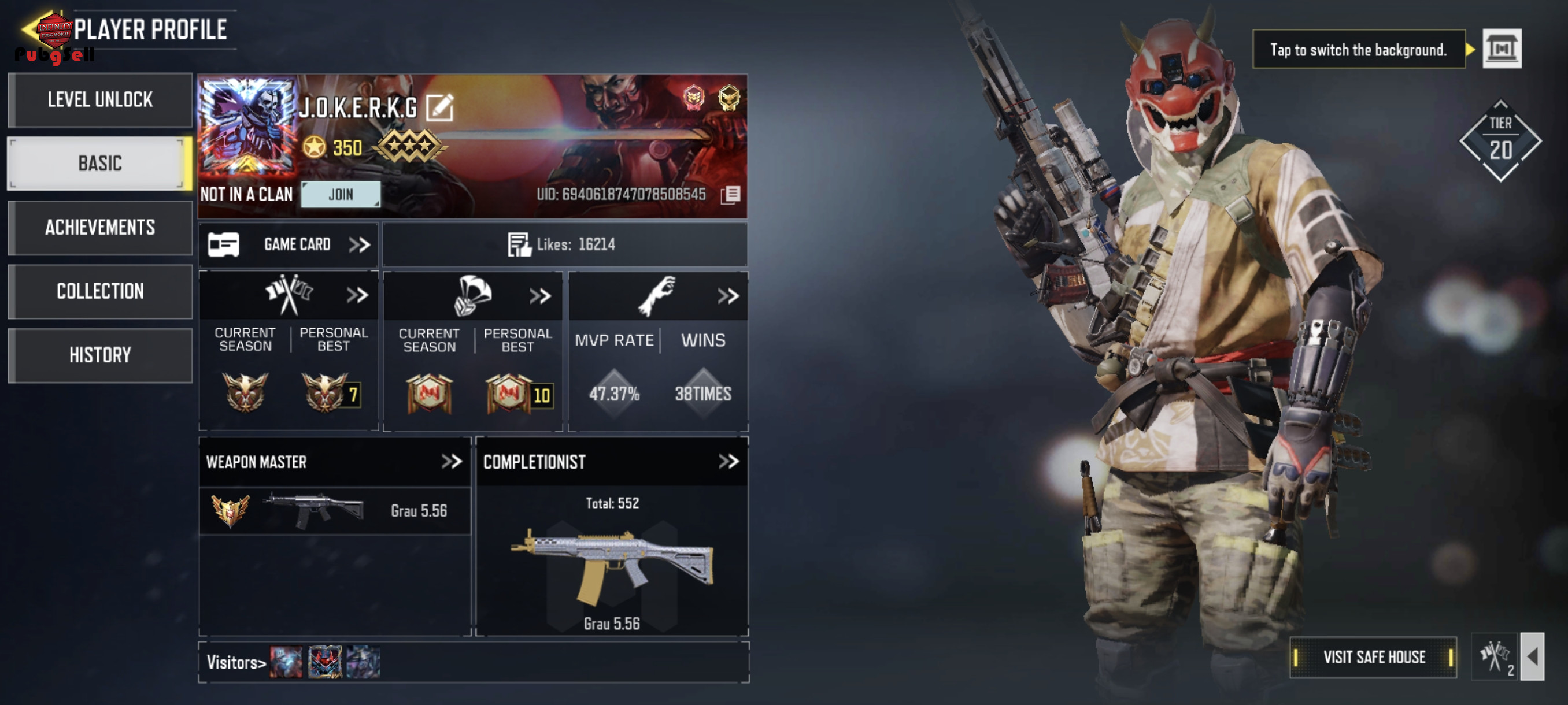
Task: Edit the player name J.O.K.E.R.K.G
Action: point(439,107)
